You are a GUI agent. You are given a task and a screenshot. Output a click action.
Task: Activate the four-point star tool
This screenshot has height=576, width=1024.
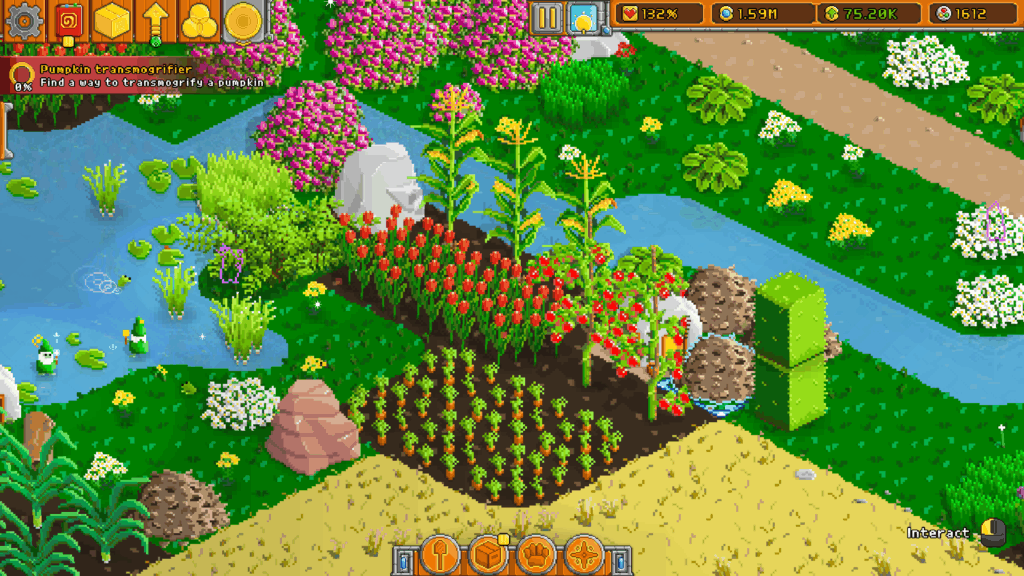pyautogui.click(x=584, y=554)
